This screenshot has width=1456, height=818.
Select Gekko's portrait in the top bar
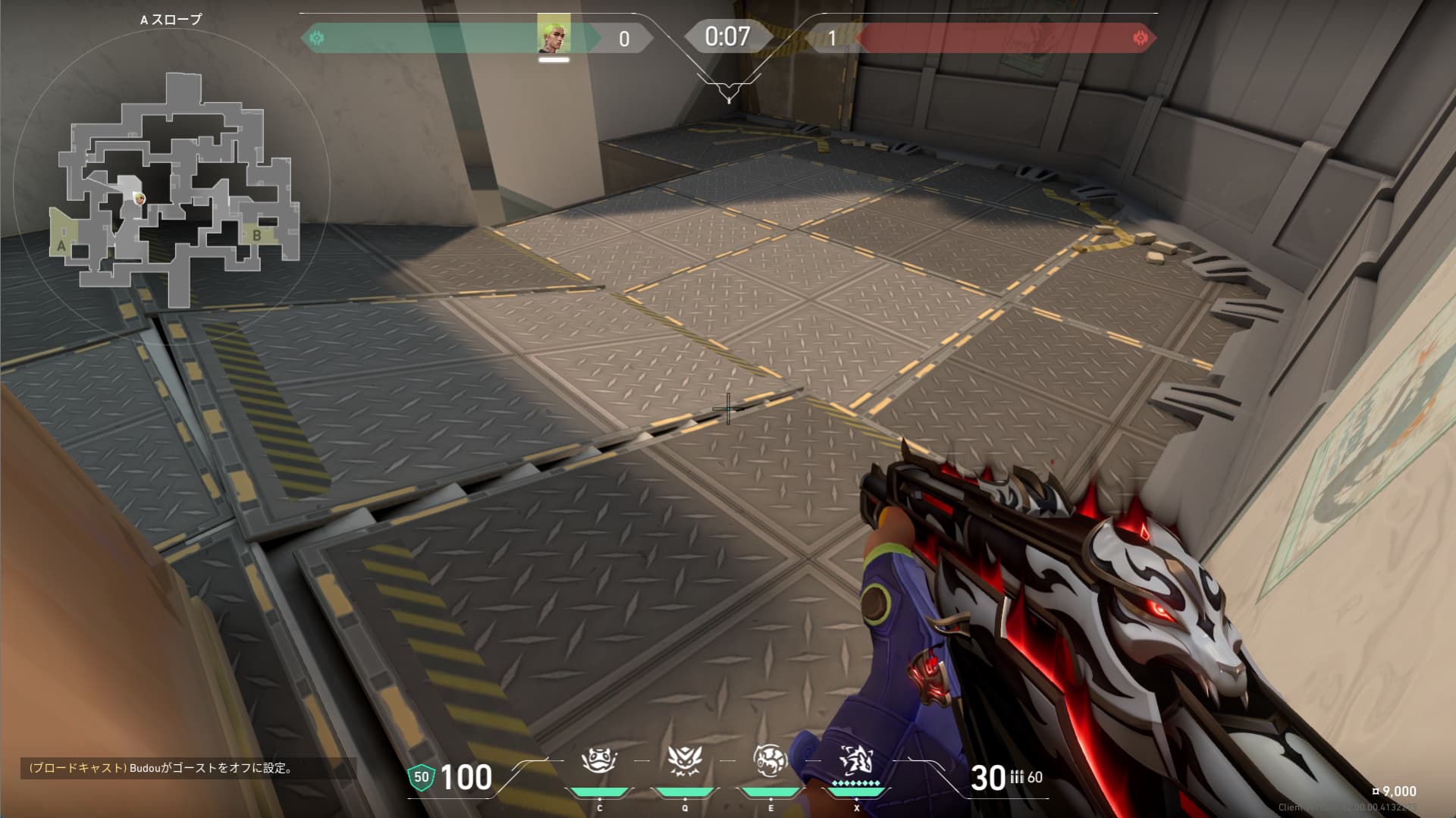pos(554,35)
